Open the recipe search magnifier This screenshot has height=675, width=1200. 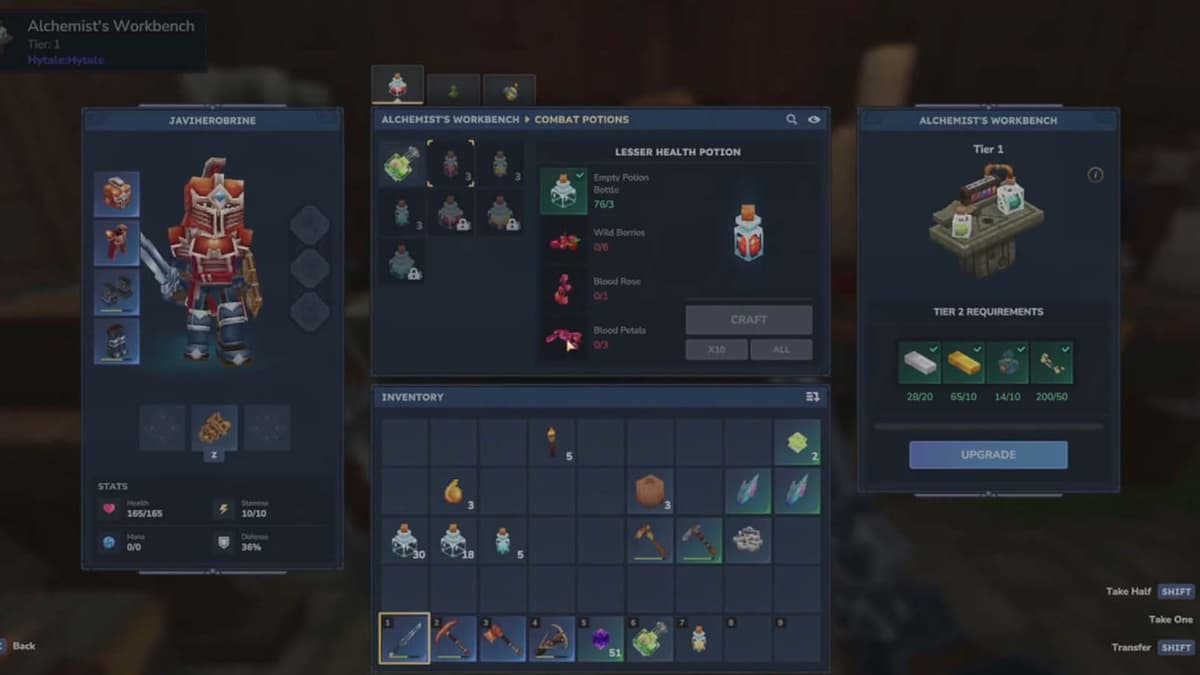click(x=791, y=120)
